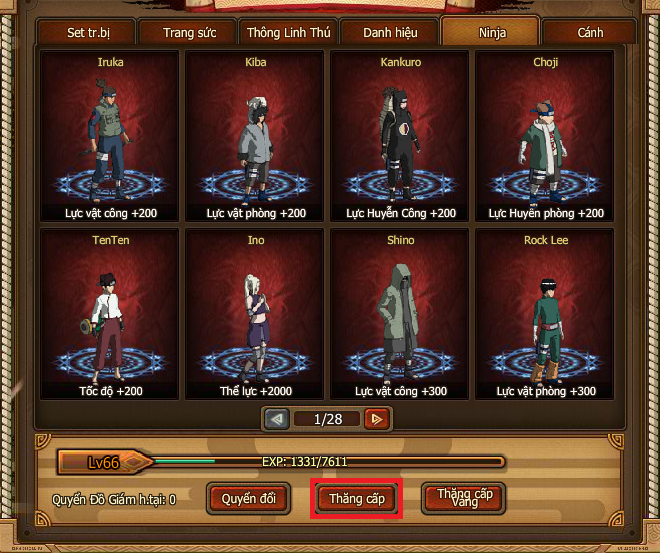Select the Thông Linh Thú tab

(x=288, y=33)
